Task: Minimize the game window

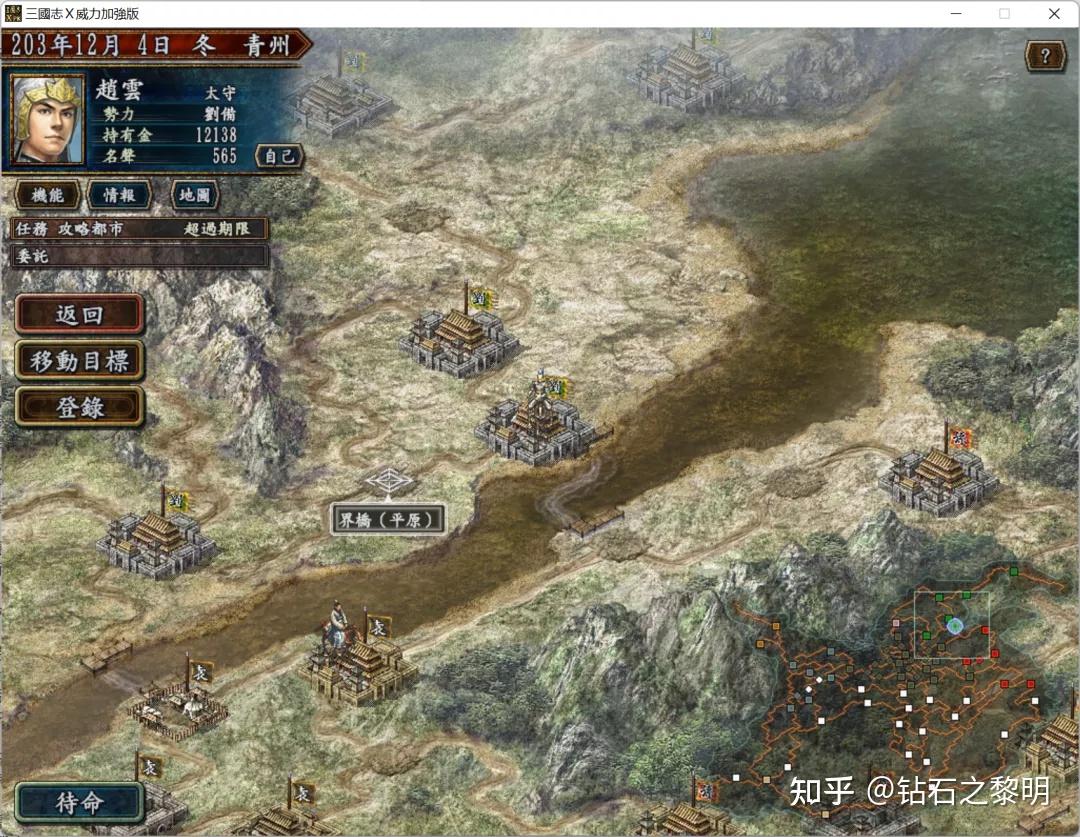Action: (957, 14)
